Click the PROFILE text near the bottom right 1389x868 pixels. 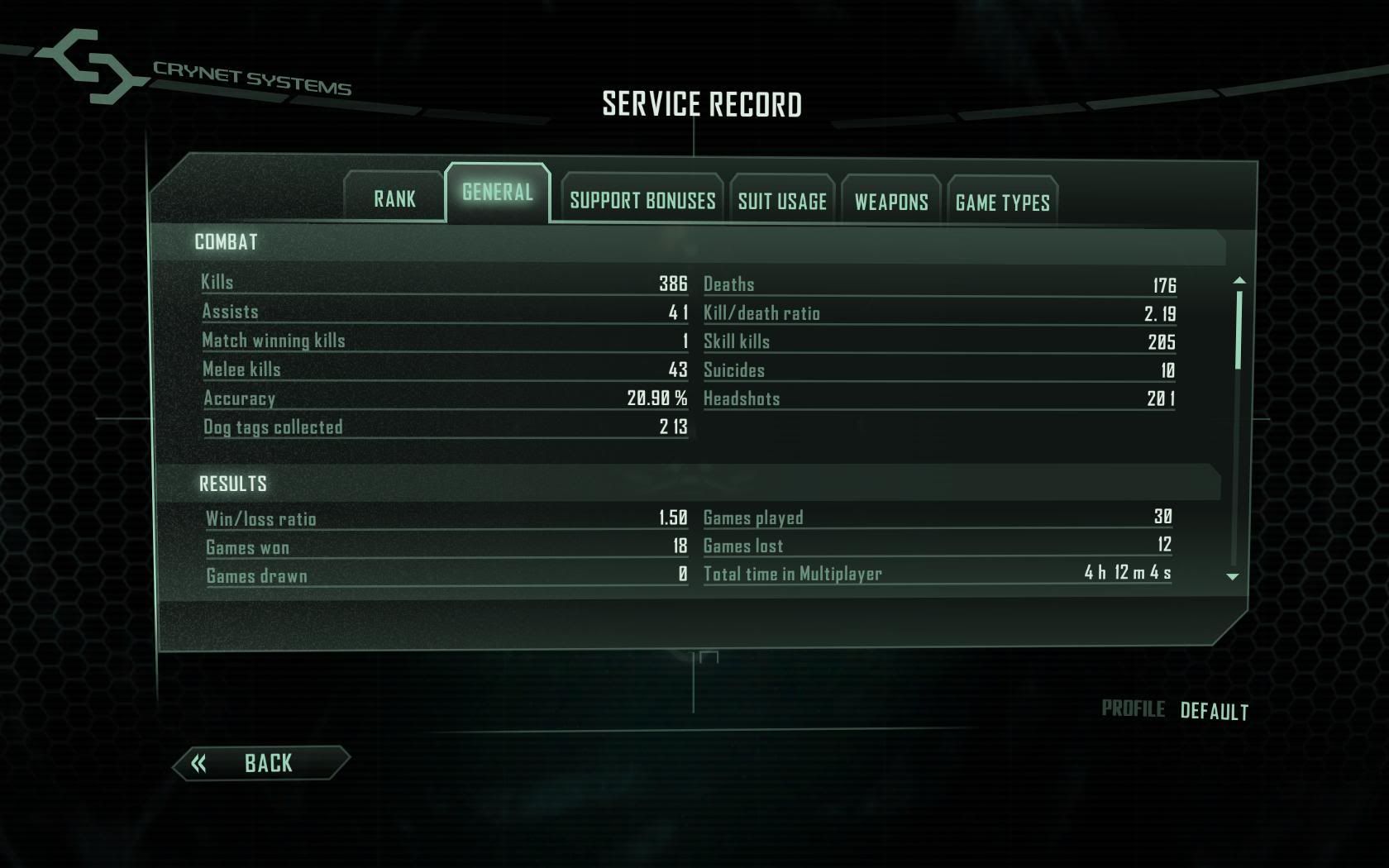pos(1134,708)
